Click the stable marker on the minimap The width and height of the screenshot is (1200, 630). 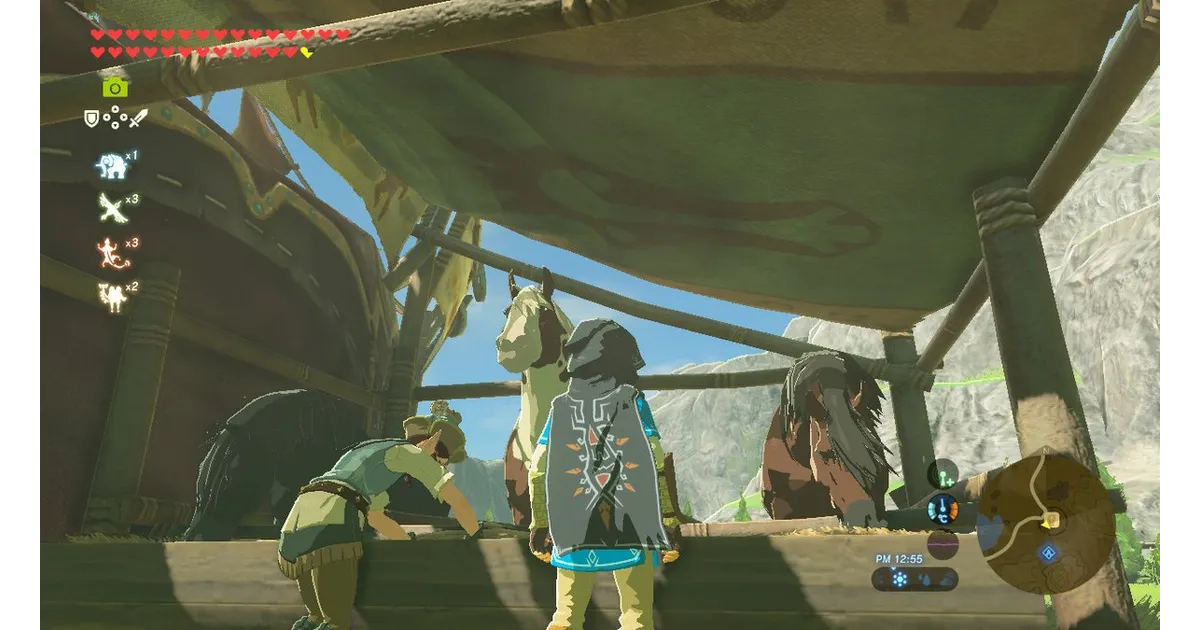click(1051, 520)
